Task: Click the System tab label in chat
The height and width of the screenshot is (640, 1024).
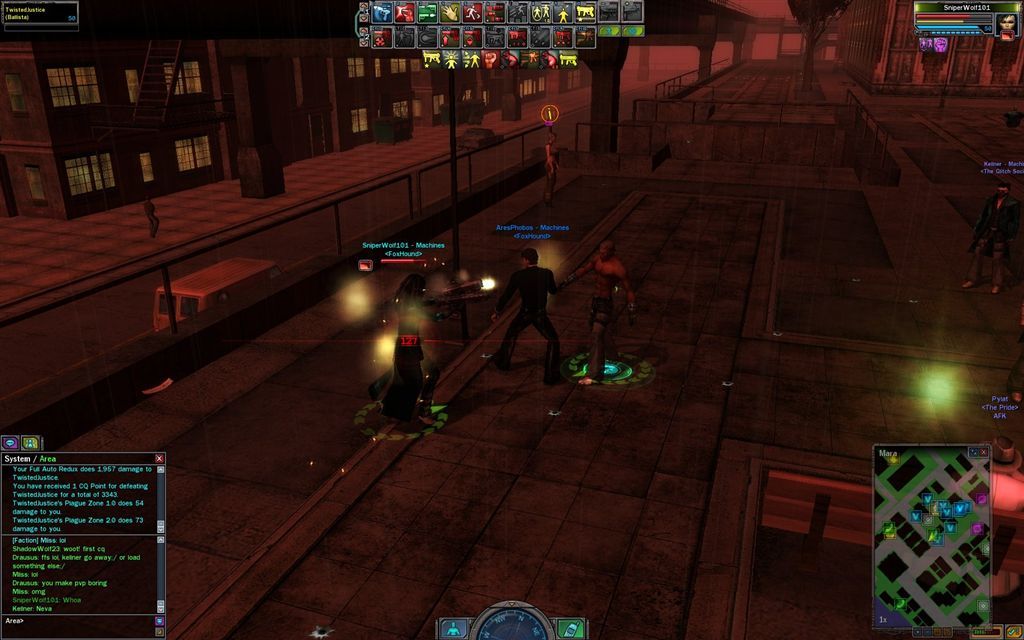Action: click(17, 459)
